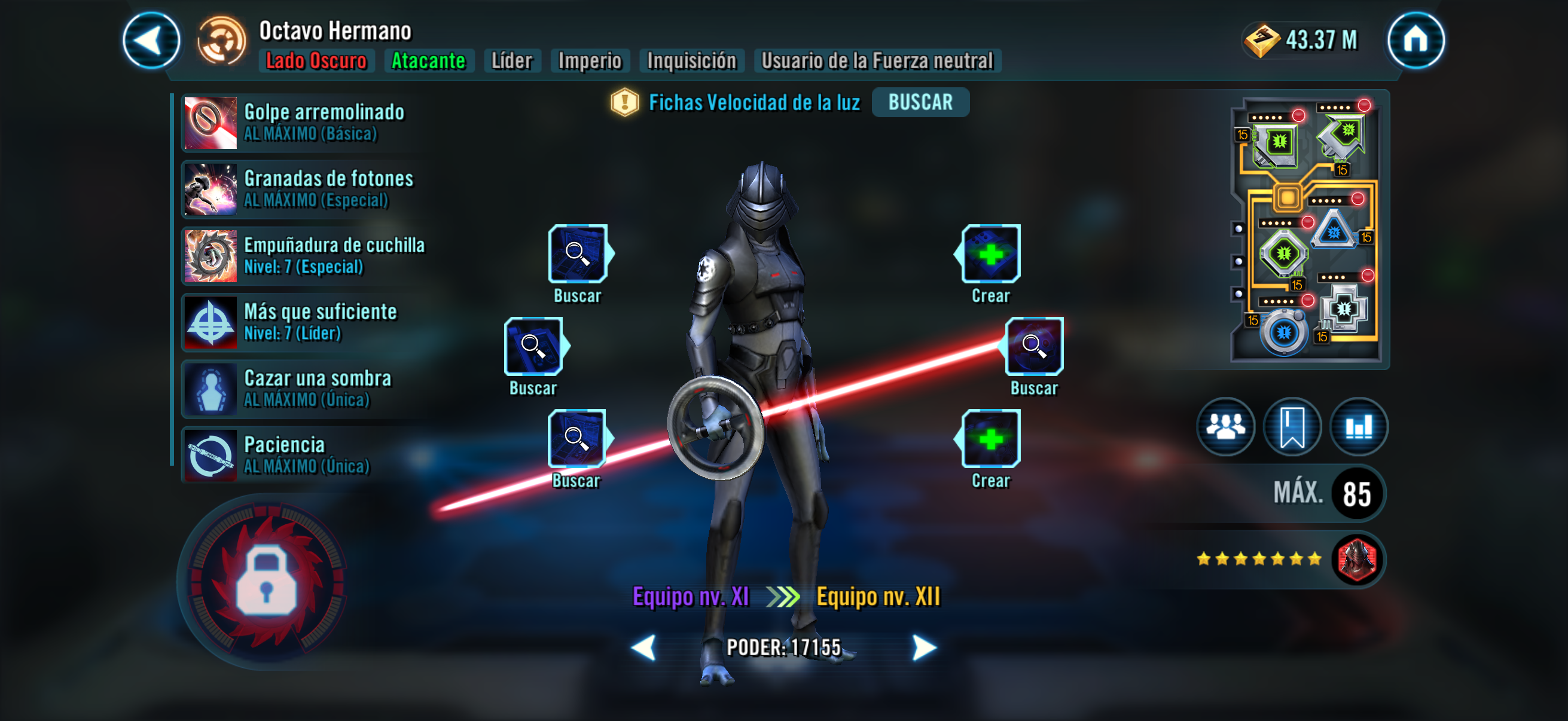The height and width of the screenshot is (721, 1568).
Task: Tap the BUSCAR button for Velocidad de la luz
Action: [x=920, y=102]
